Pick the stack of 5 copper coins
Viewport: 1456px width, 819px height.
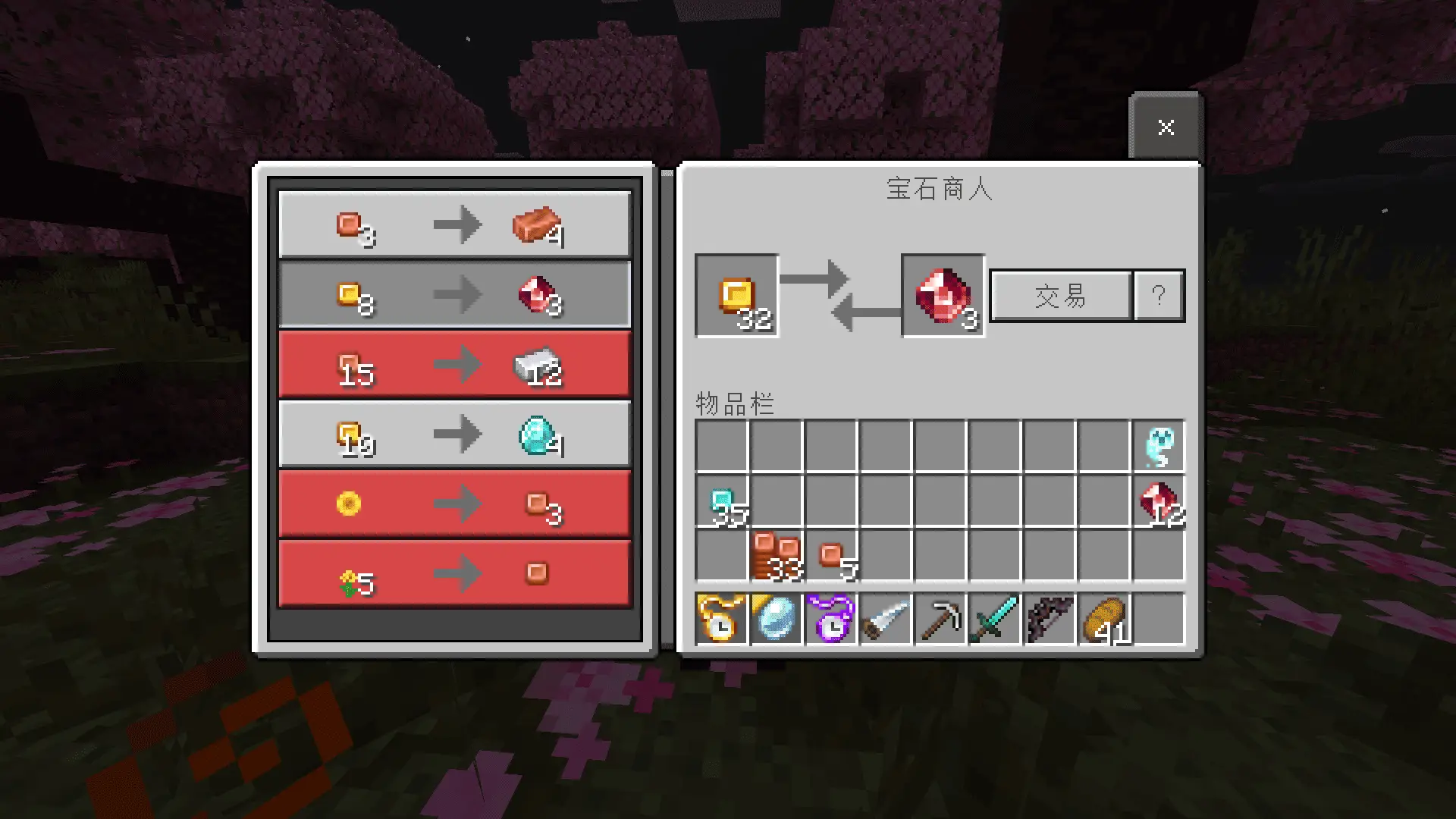[831, 556]
